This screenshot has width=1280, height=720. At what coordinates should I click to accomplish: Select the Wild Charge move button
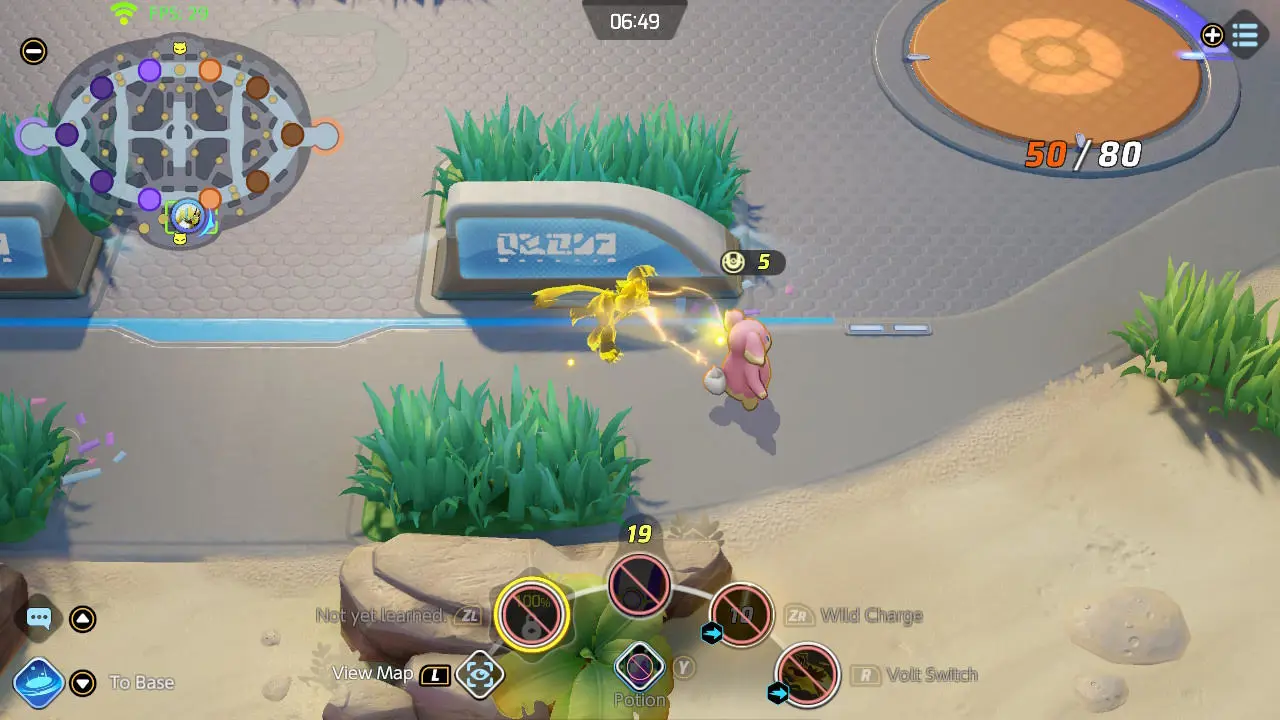tap(741, 617)
